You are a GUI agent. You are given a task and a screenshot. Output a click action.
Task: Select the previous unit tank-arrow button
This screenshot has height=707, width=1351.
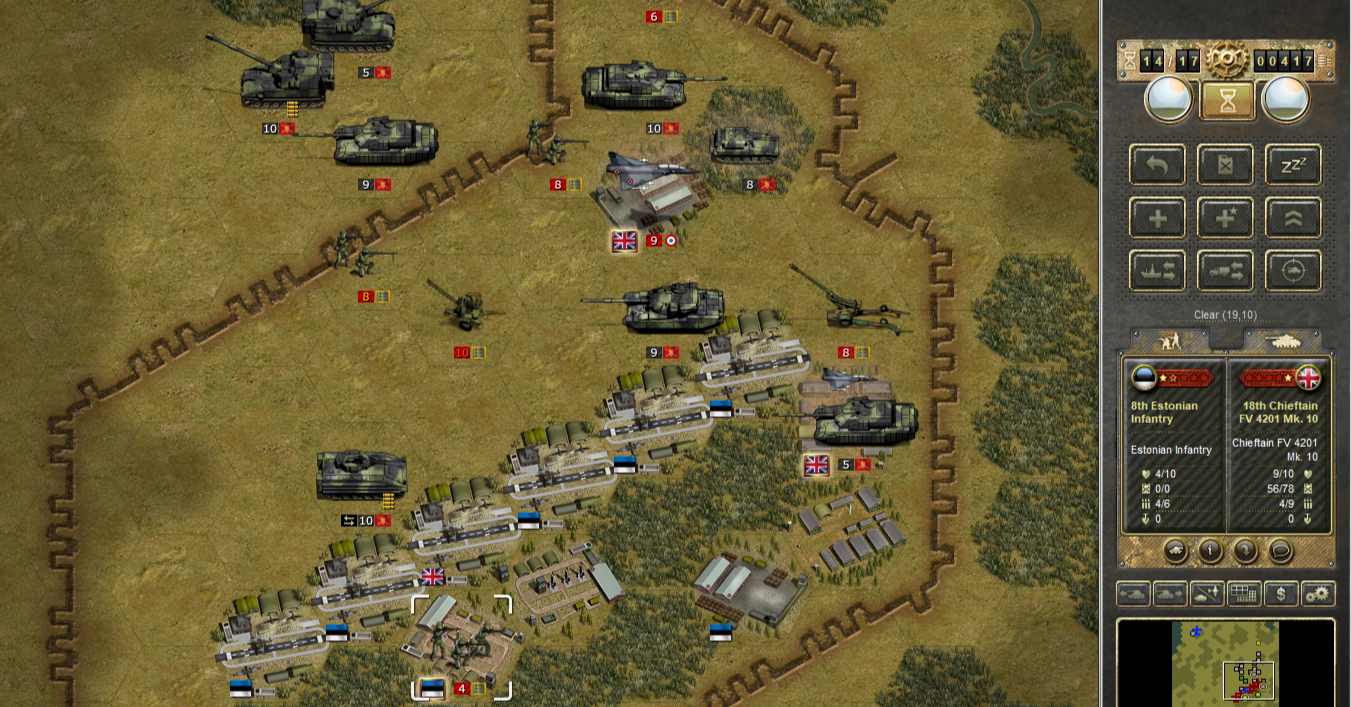[1133, 594]
